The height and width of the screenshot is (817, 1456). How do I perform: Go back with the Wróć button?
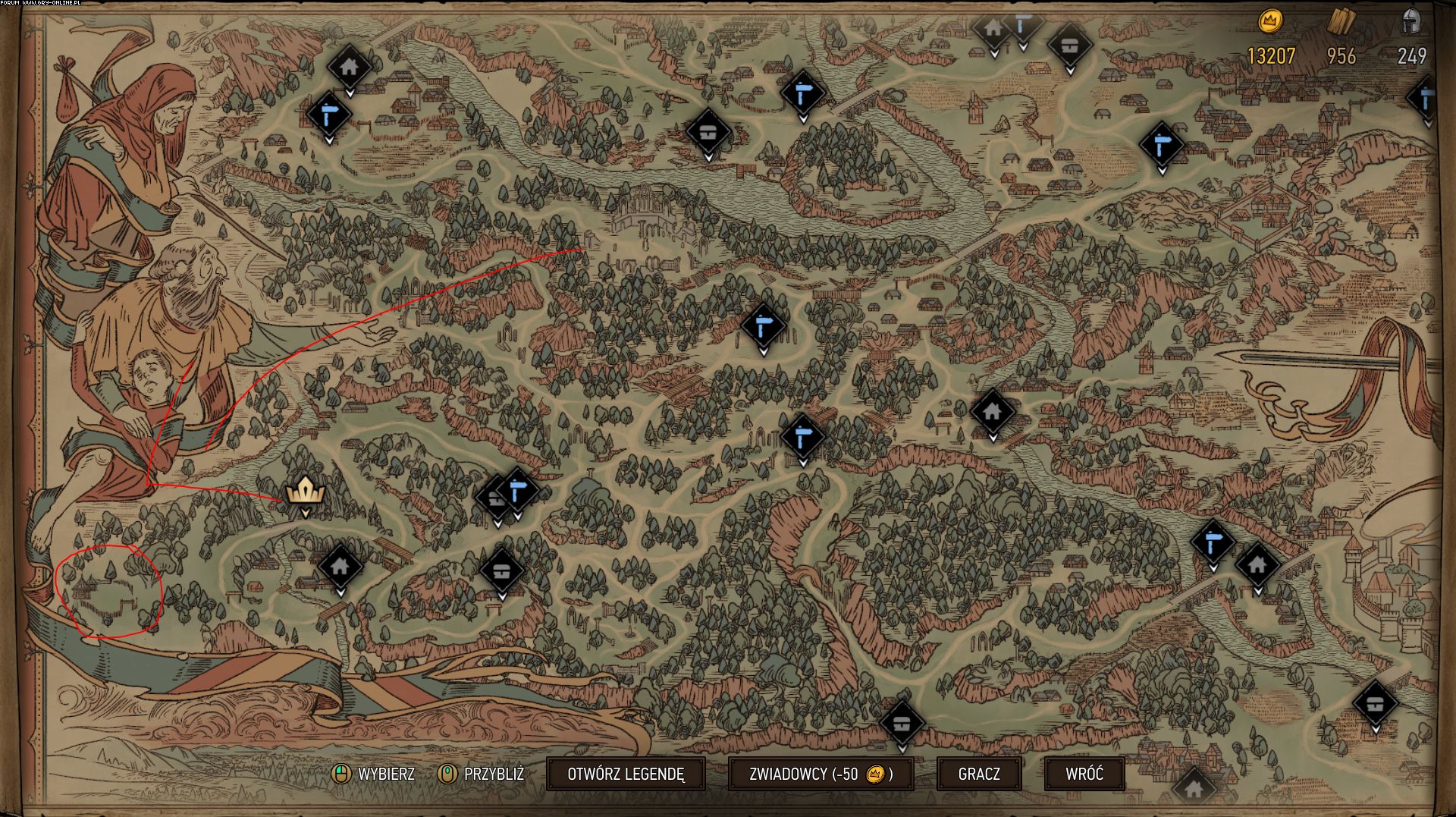coord(1084,774)
